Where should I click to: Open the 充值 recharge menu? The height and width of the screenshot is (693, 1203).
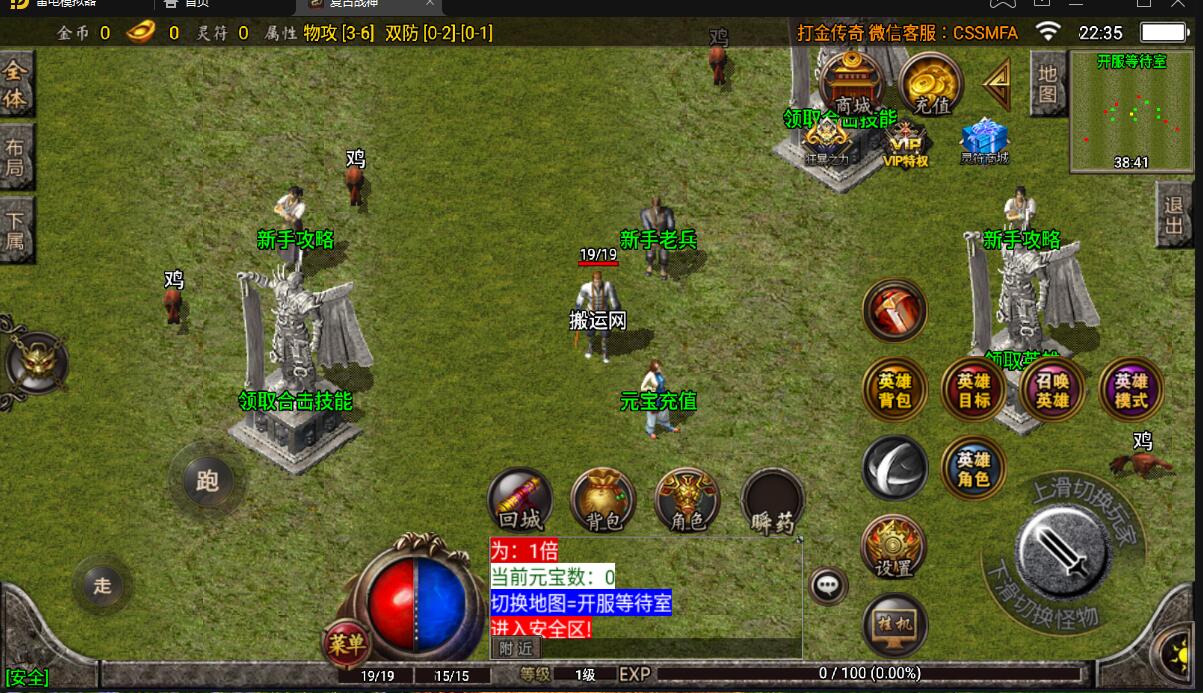[930, 84]
